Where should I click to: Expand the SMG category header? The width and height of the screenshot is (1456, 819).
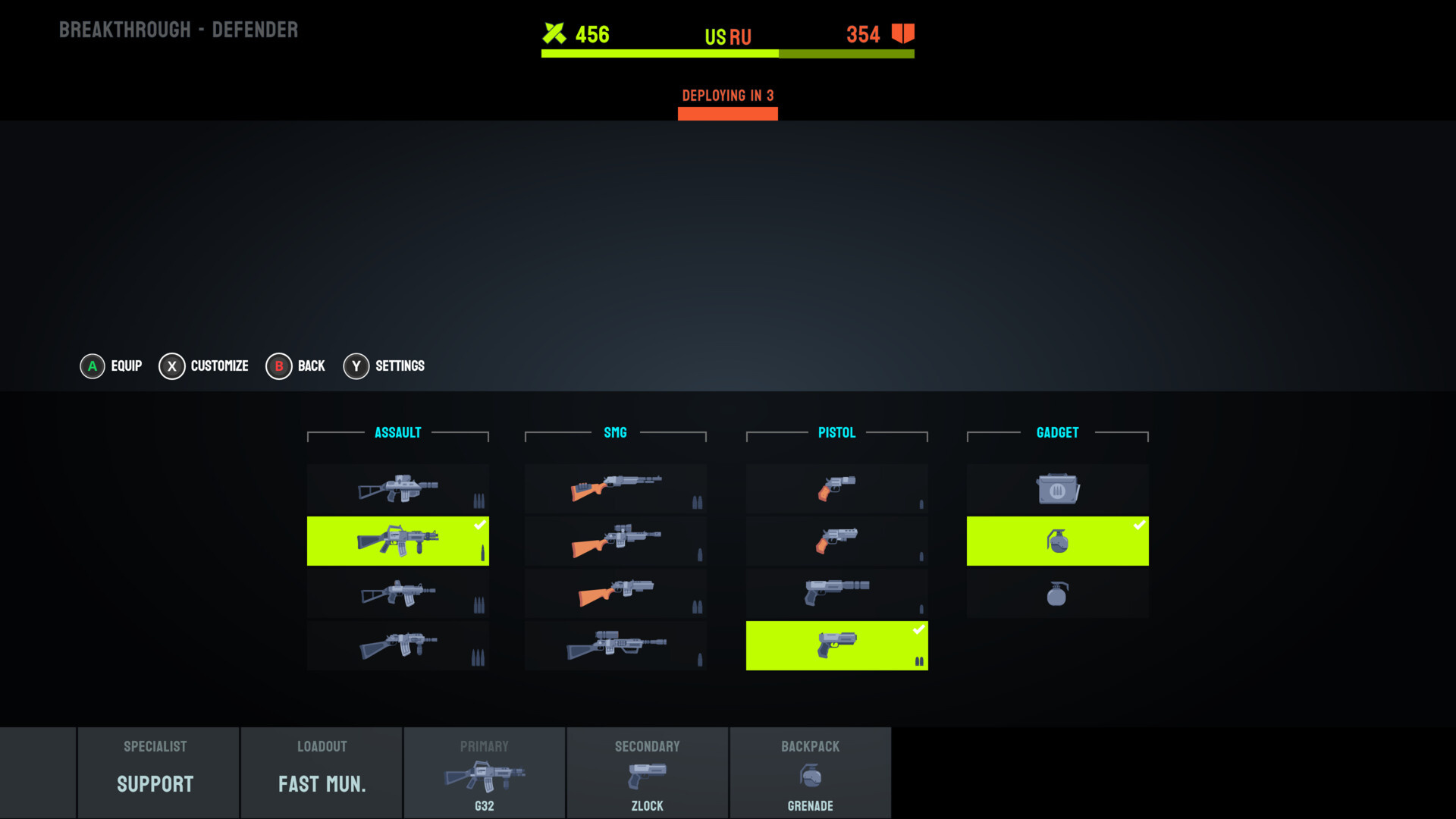click(615, 432)
